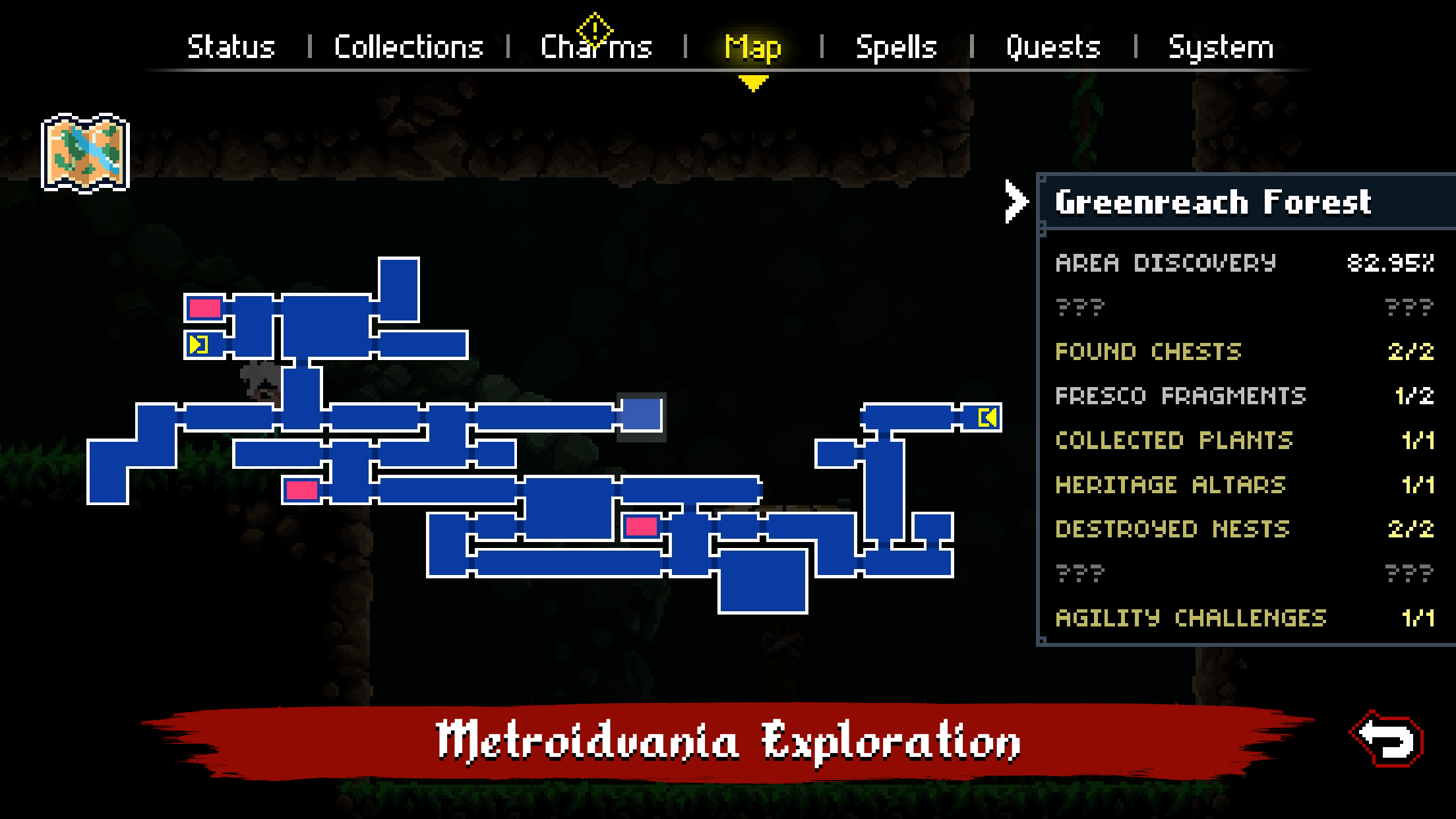Open the Status menu

coord(231,46)
